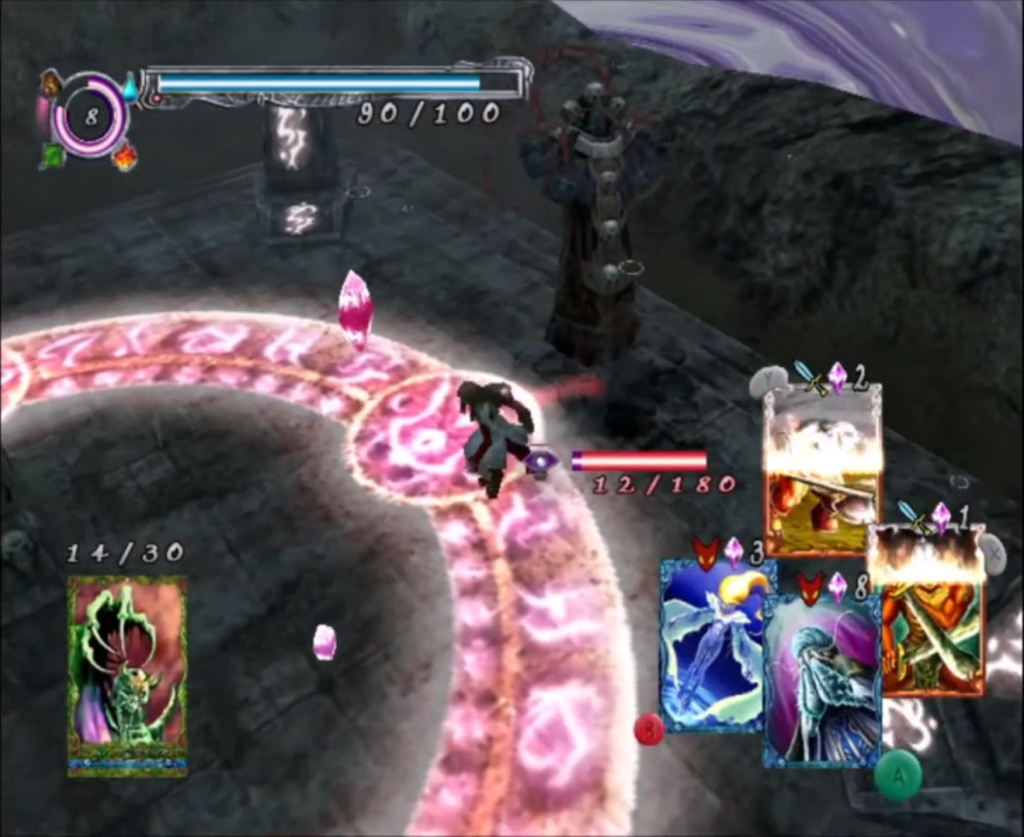Image resolution: width=1024 pixels, height=837 pixels.
Task: Click the magic stone ring gauge showing 8
Action: point(91,116)
